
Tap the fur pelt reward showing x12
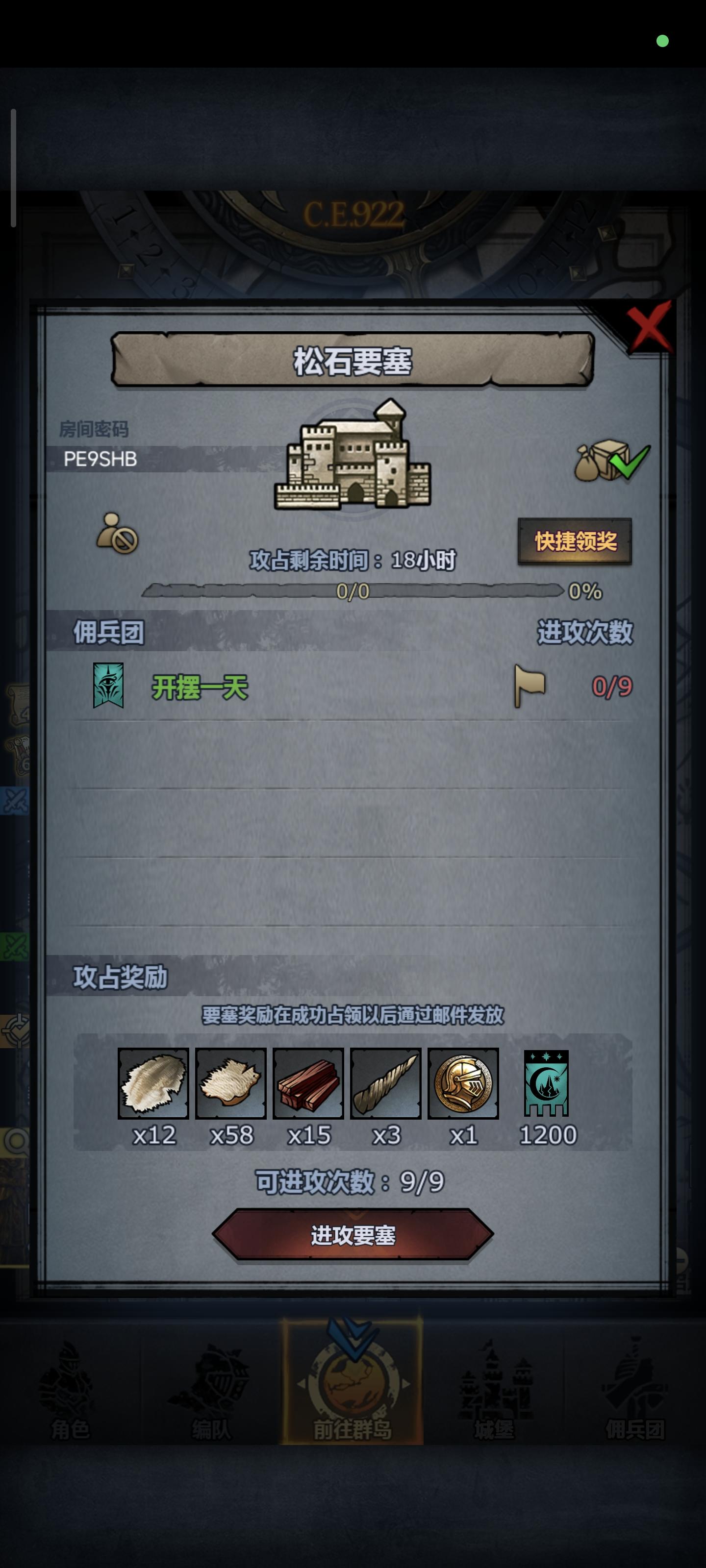click(x=153, y=1083)
